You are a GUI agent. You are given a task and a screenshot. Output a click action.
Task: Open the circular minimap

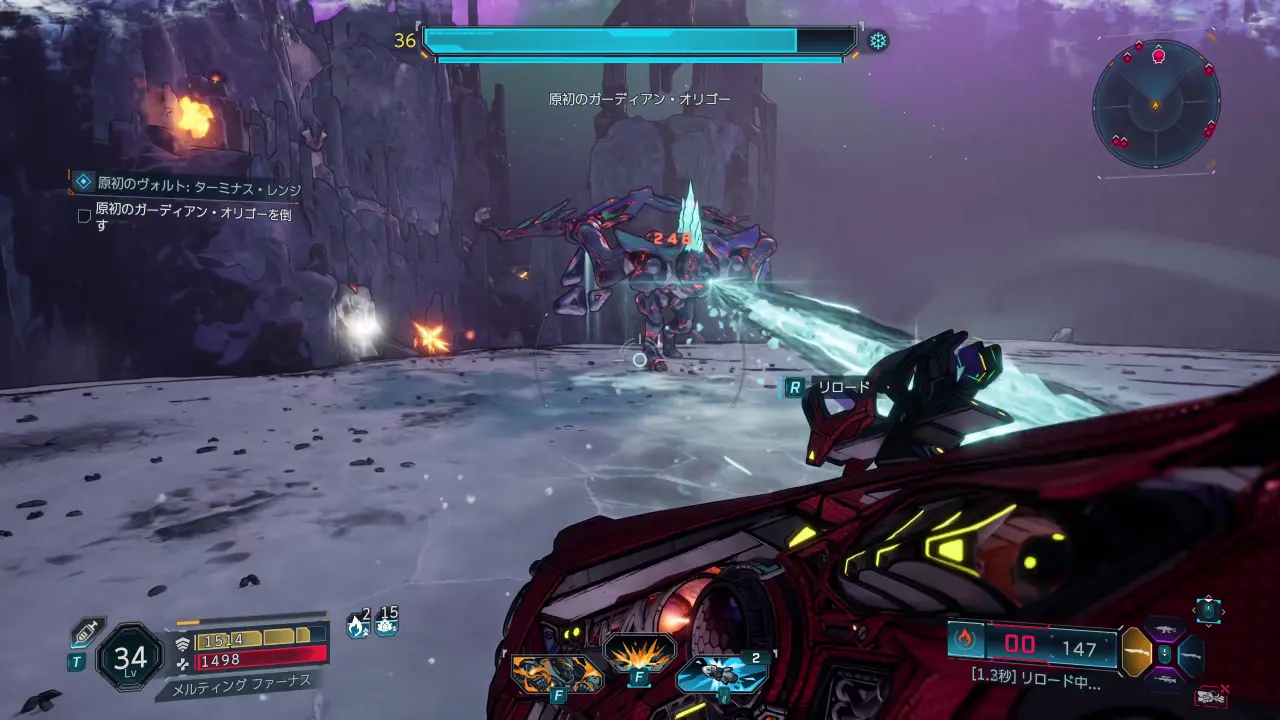[x=1156, y=104]
